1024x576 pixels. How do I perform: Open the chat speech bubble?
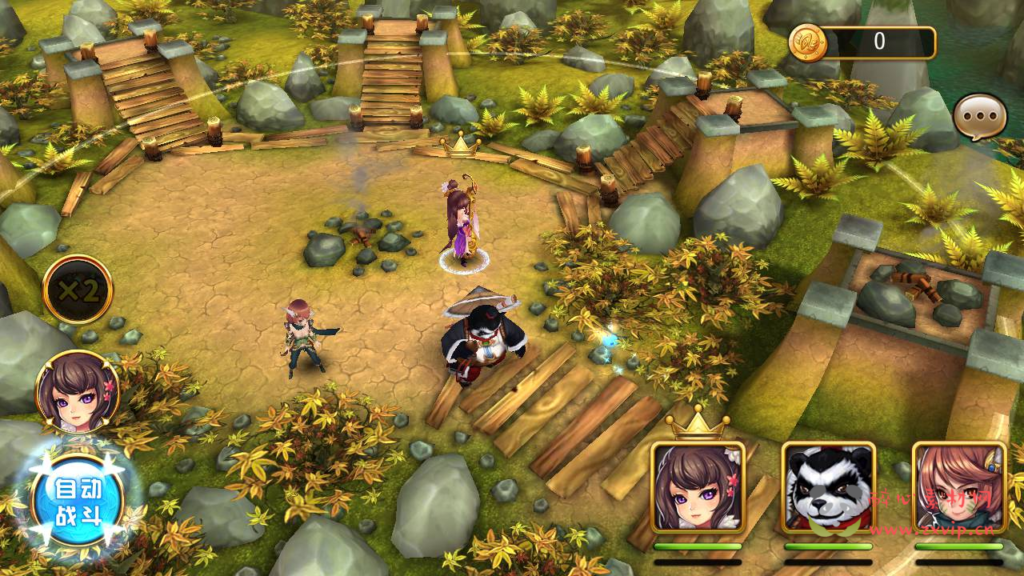979,118
